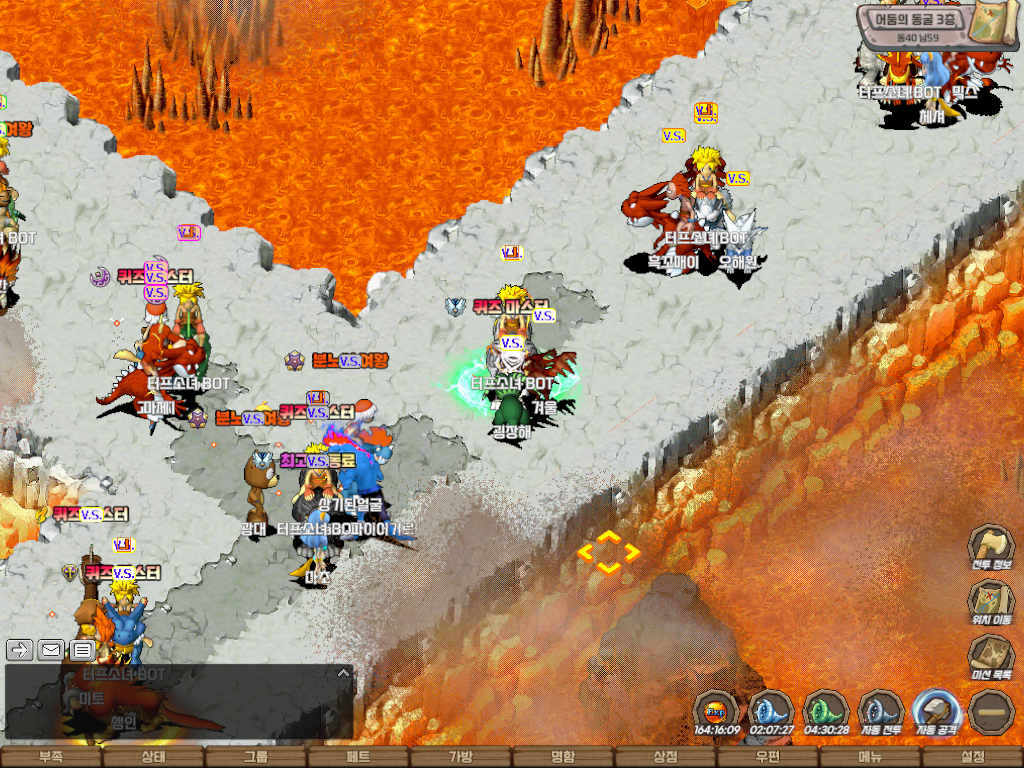Open the 부족 (tribe) menu
Image resolution: width=1024 pixels, height=768 pixels.
[51, 757]
